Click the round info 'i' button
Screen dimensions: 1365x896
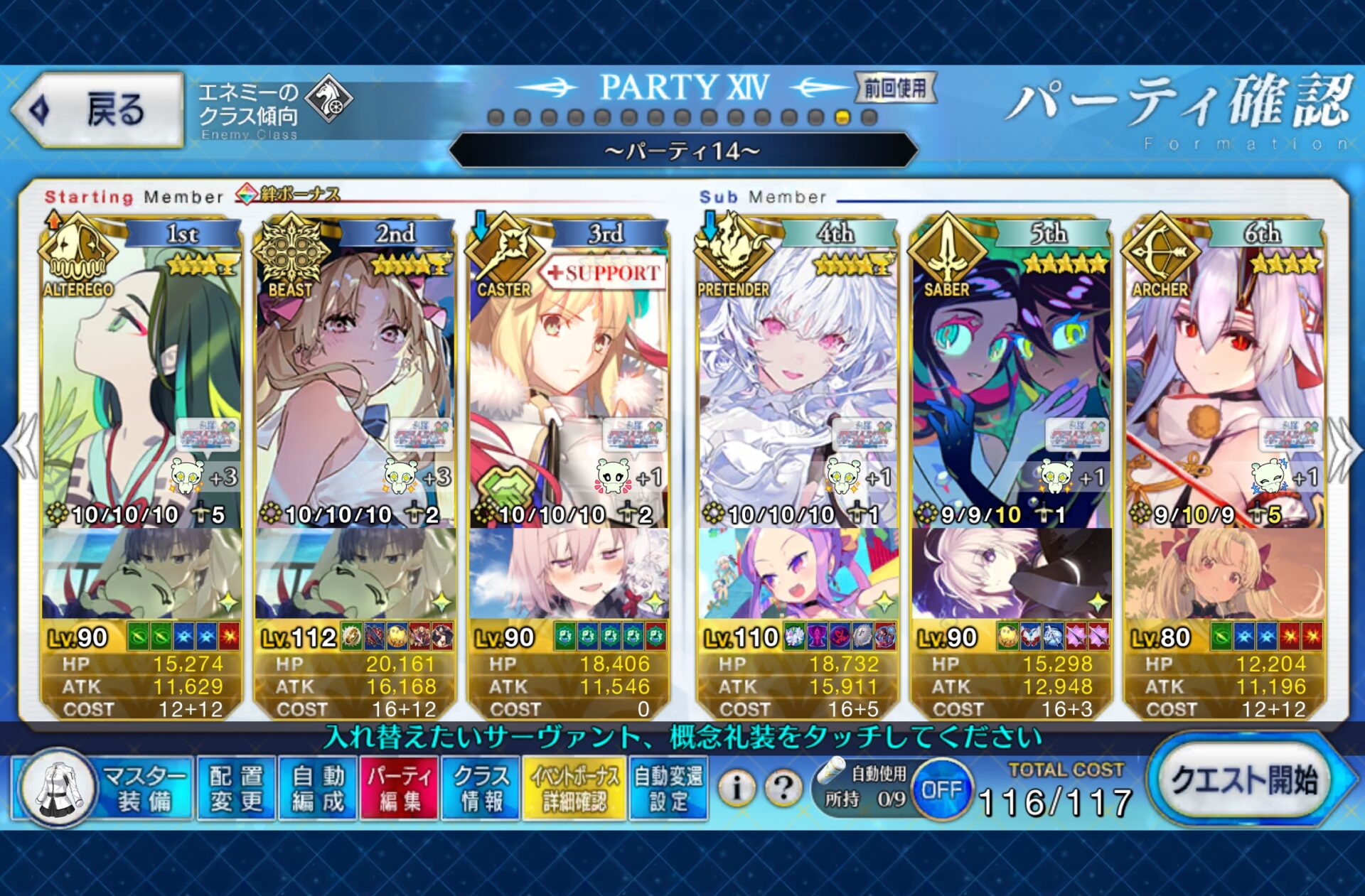pyautogui.click(x=737, y=788)
